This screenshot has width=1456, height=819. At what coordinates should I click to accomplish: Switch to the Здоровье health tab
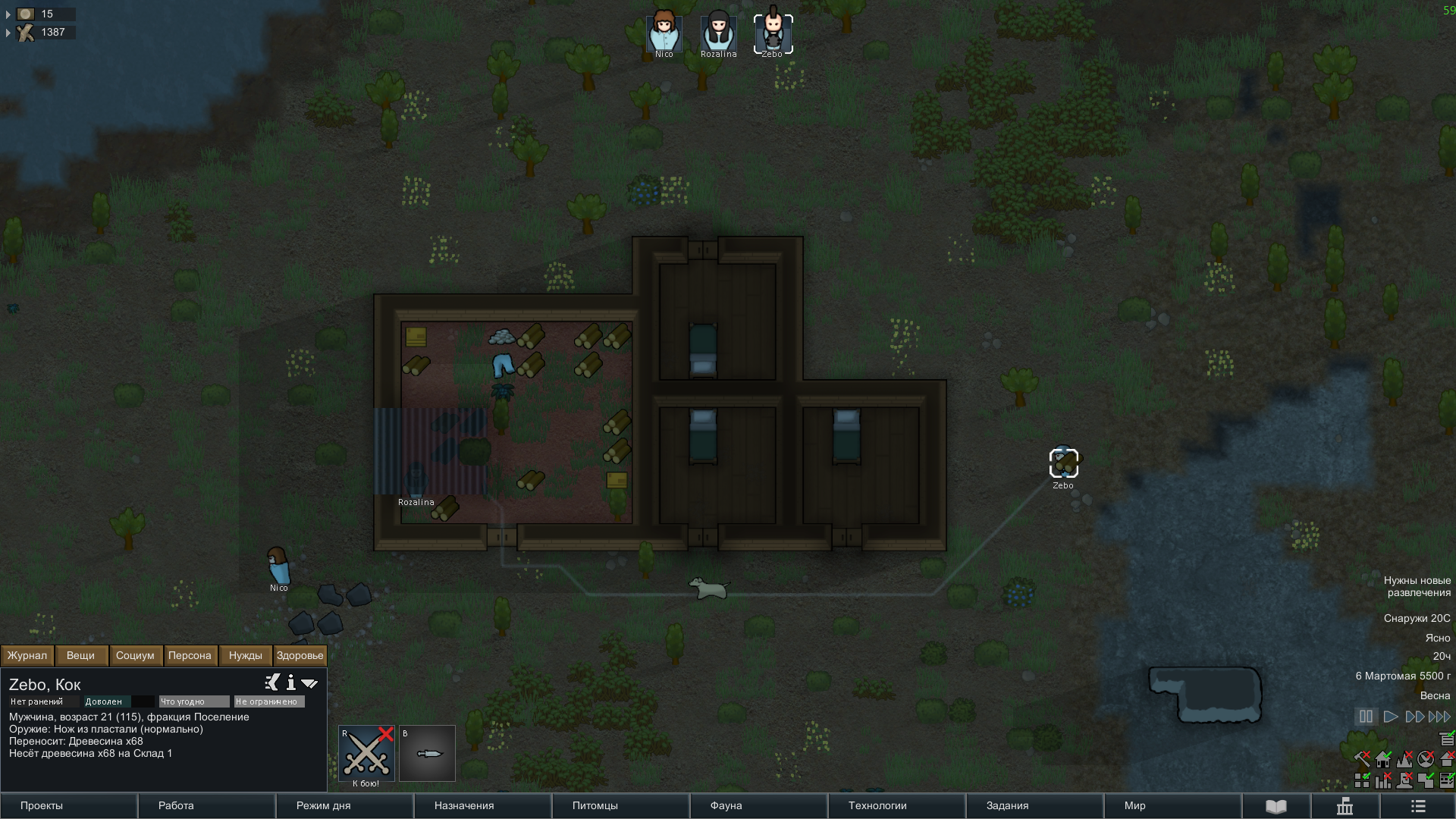pos(300,655)
